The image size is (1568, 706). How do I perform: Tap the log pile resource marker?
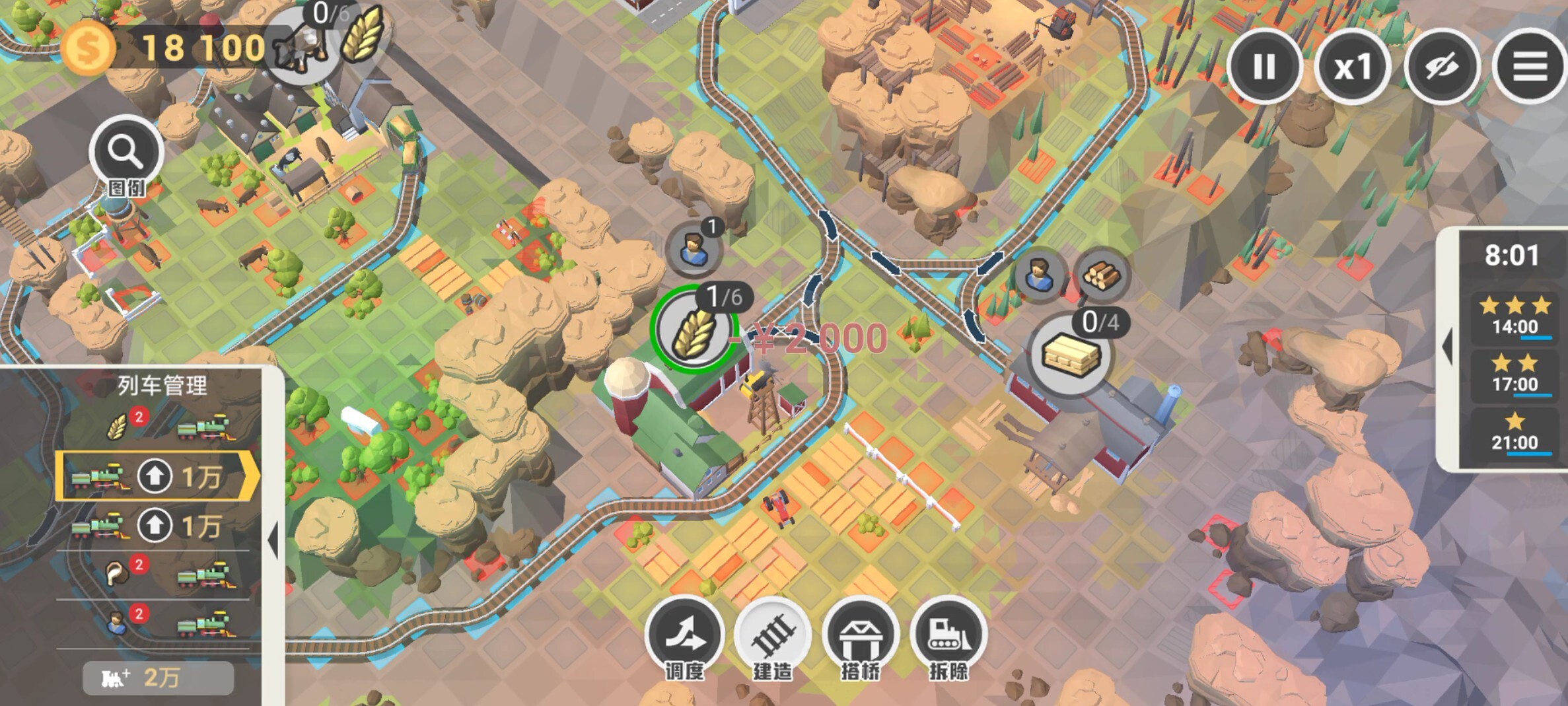[1101, 275]
